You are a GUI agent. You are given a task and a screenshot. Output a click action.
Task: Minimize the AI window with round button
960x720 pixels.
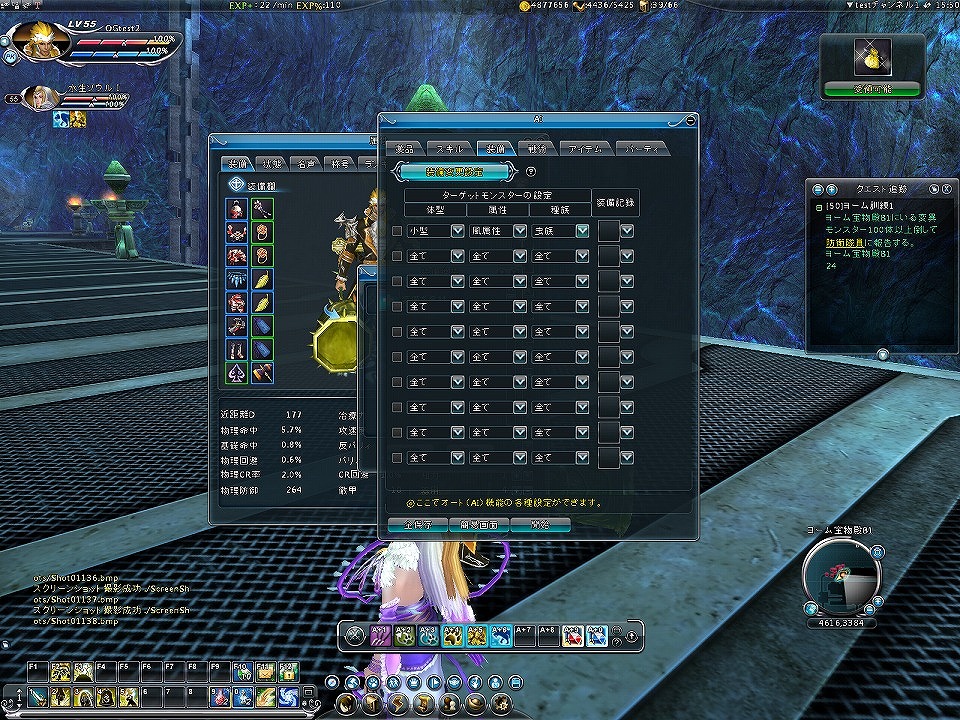(690, 120)
